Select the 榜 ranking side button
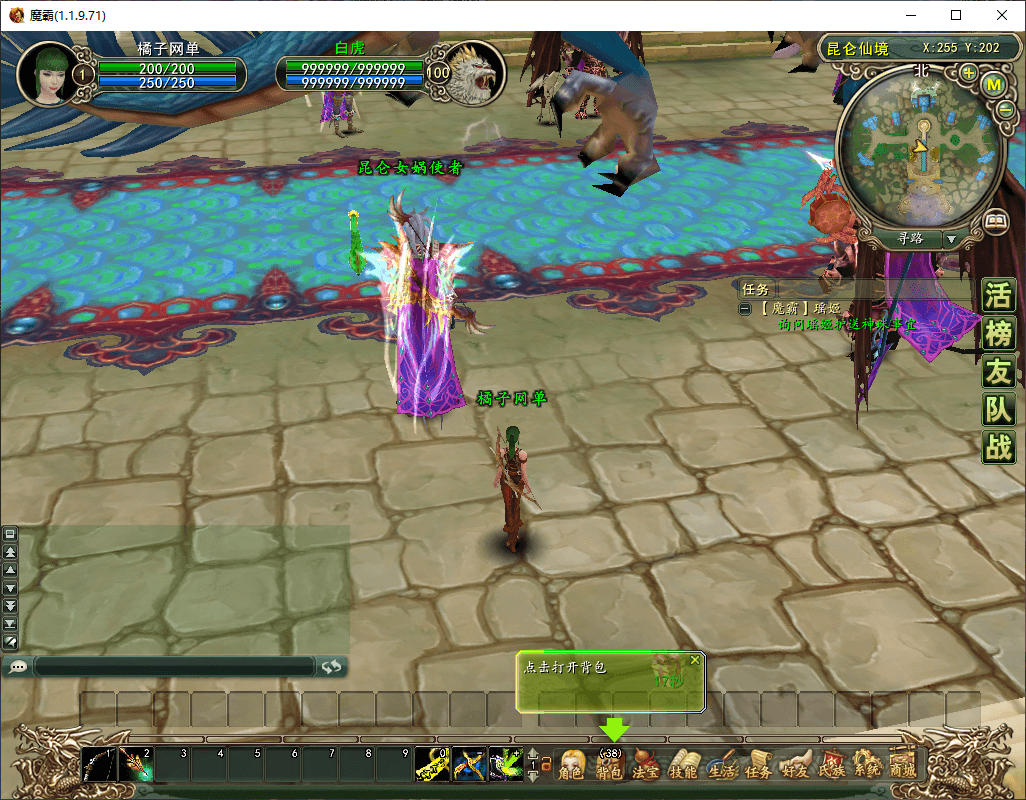This screenshot has width=1026, height=800. pos(998,334)
